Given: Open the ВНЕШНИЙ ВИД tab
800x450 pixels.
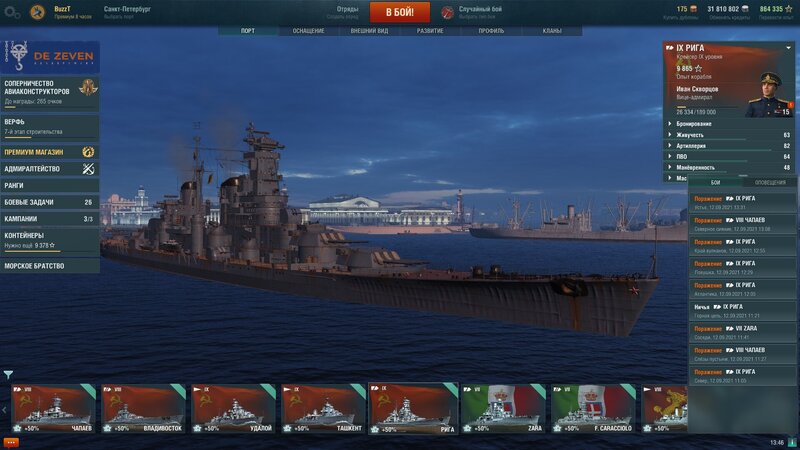Looking at the screenshot, I should click(x=370, y=31).
